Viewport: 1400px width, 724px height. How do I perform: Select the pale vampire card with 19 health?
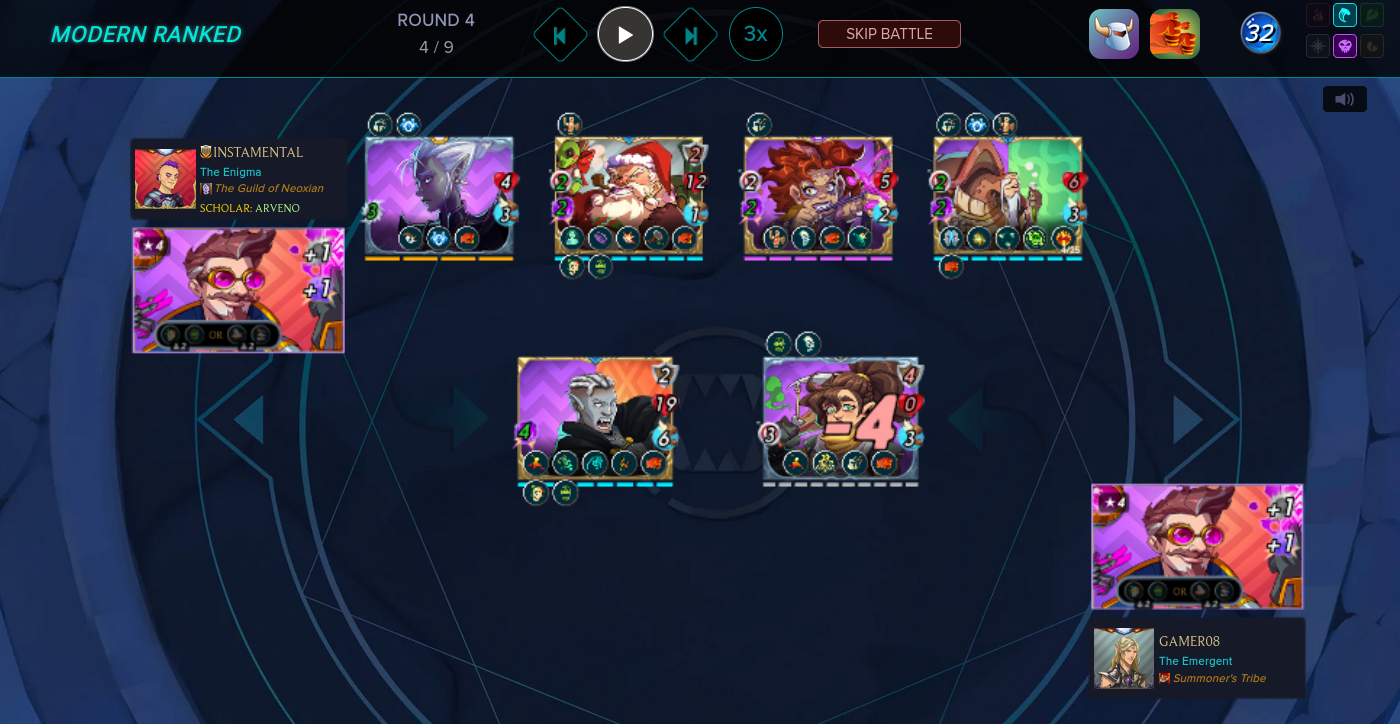tap(595, 418)
